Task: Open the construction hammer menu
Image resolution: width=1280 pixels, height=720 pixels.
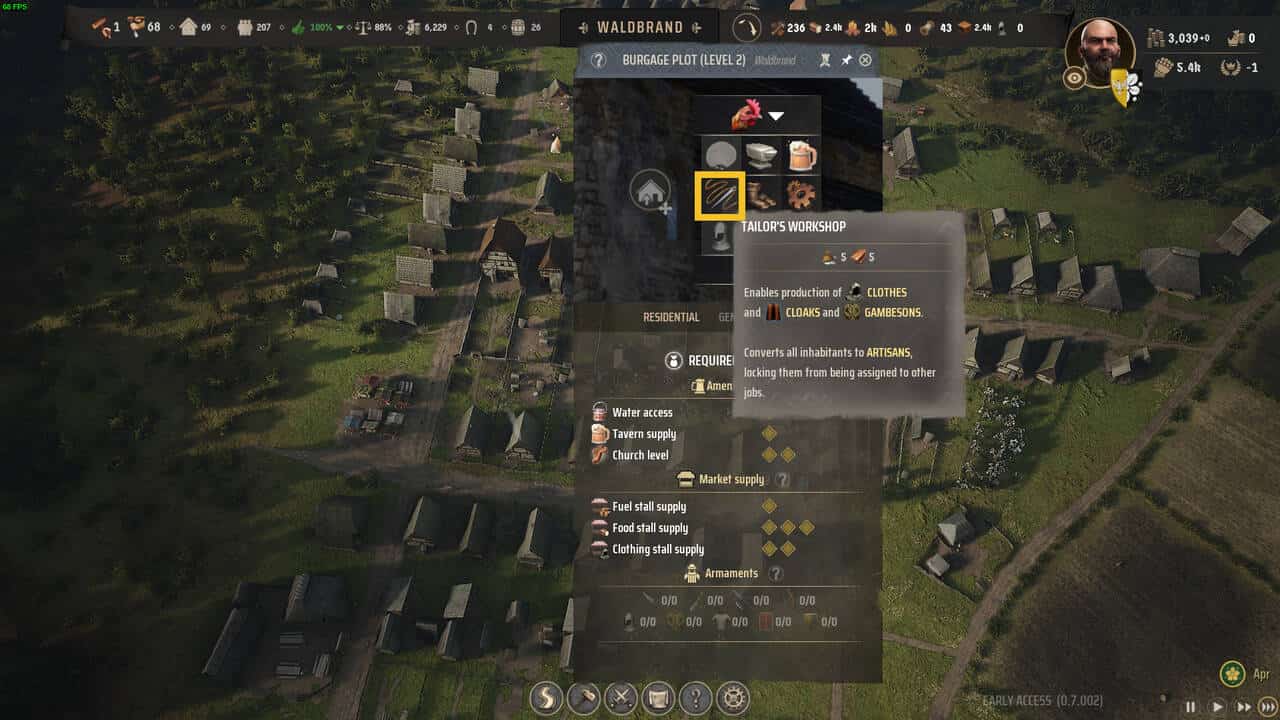Action: click(583, 697)
